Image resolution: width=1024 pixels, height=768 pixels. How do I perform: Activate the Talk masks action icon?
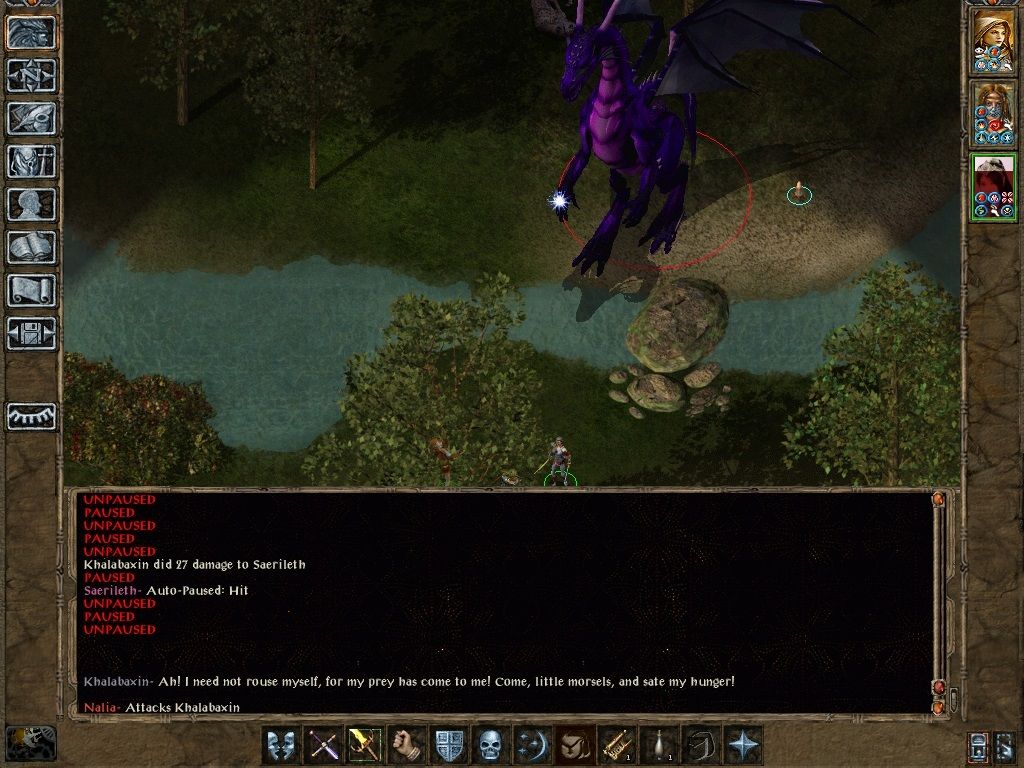[x=281, y=745]
